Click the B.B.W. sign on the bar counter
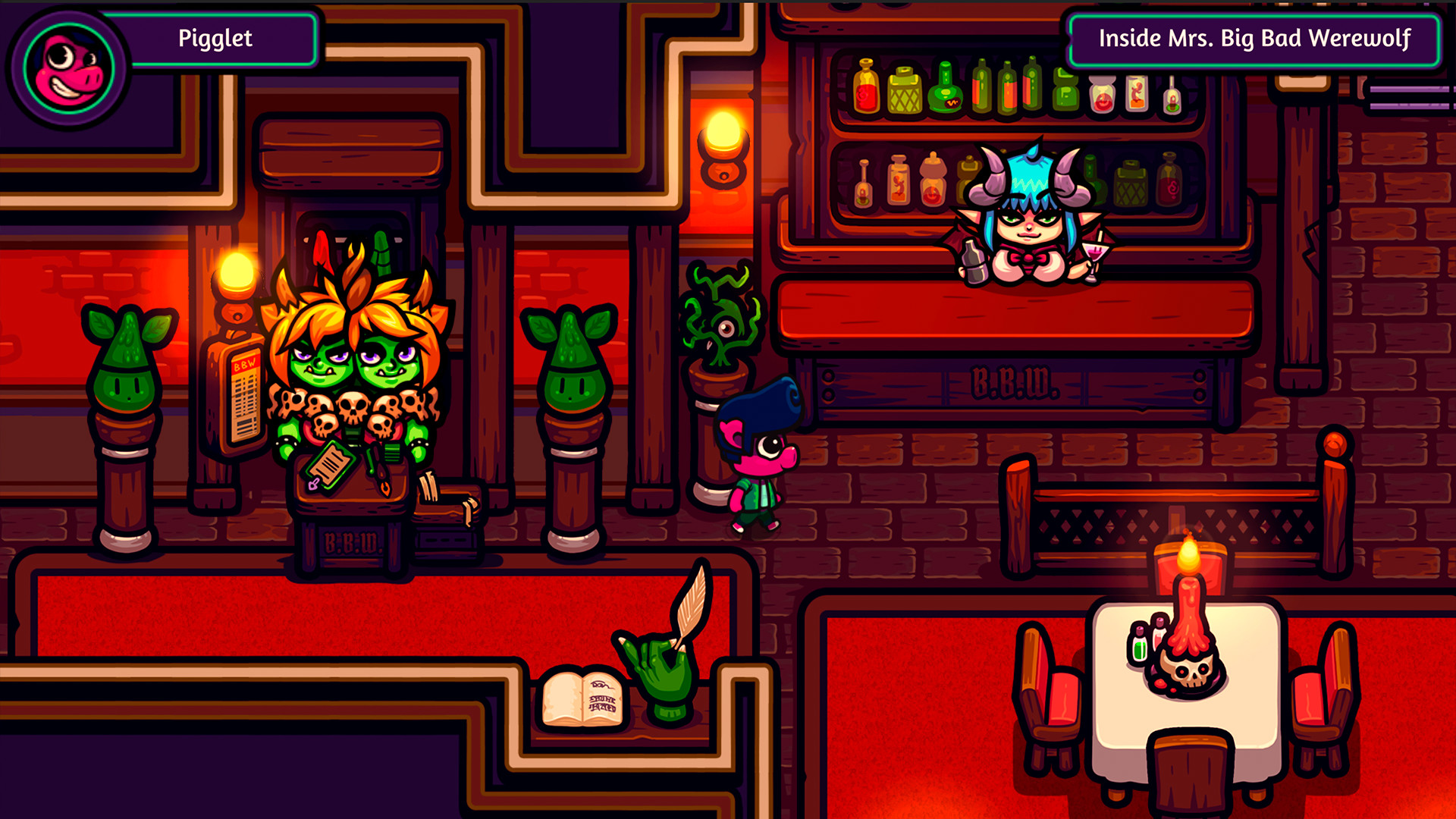 click(1016, 383)
